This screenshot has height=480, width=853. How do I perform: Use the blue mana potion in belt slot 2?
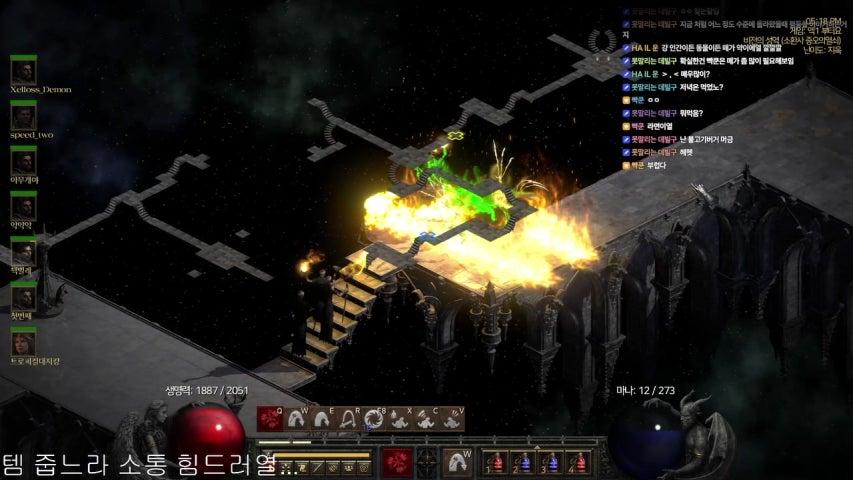tap(520, 463)
